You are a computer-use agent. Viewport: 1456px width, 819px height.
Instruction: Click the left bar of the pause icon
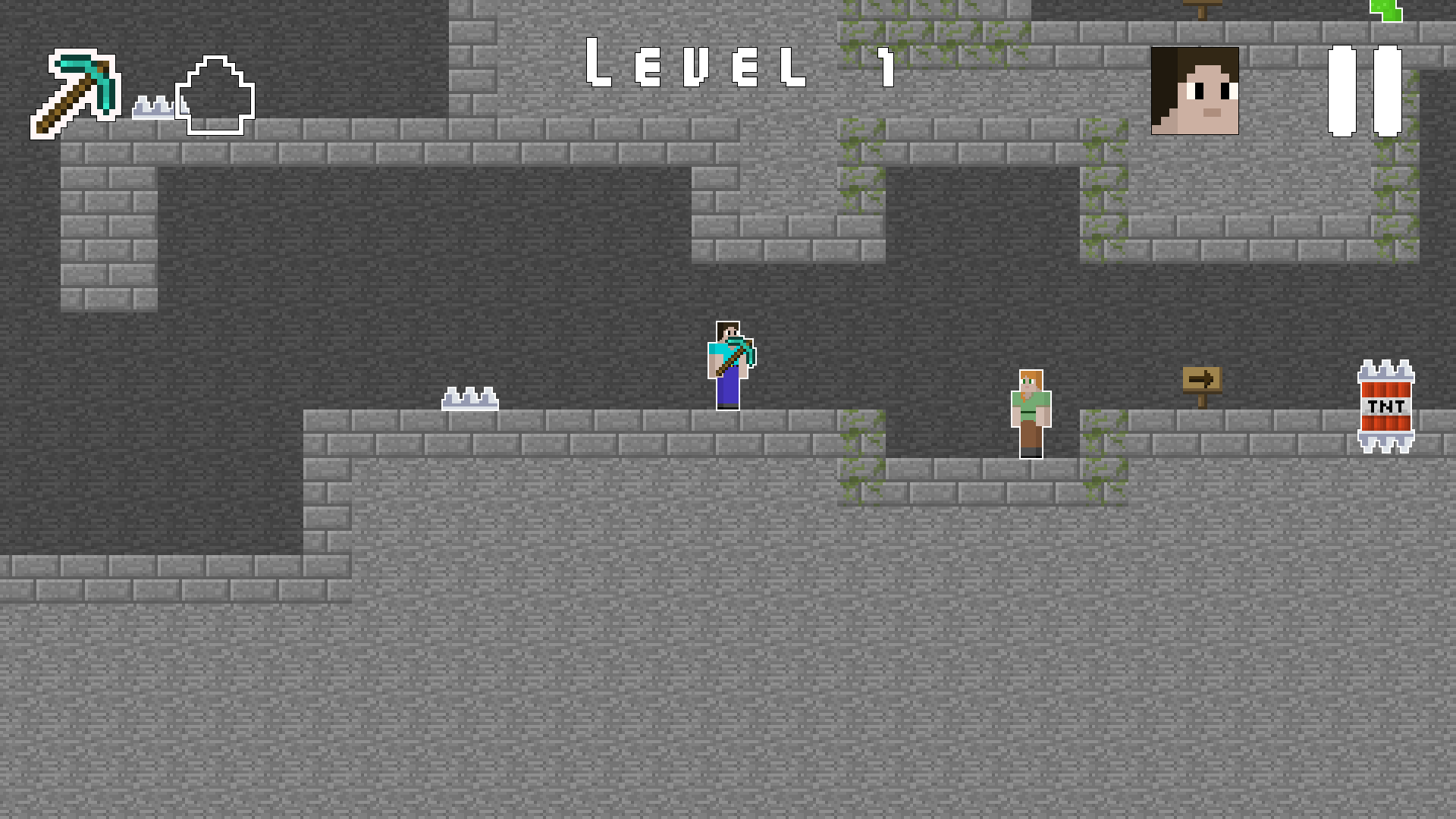click(x=1341, y=91)
